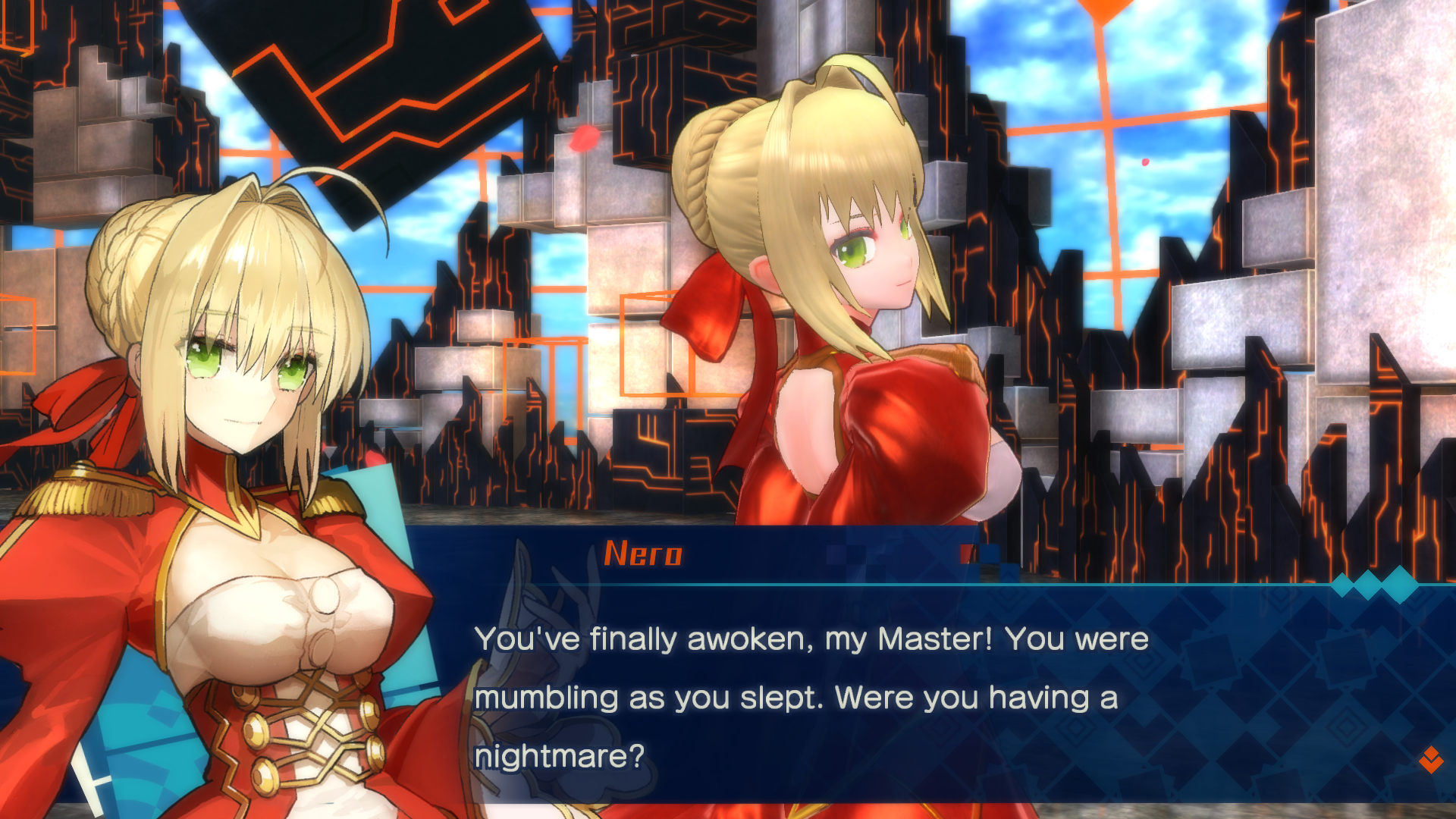Click the orange continue arrow in the dialogue box
Screen dimensions: 1456x819
(1430, 759)
